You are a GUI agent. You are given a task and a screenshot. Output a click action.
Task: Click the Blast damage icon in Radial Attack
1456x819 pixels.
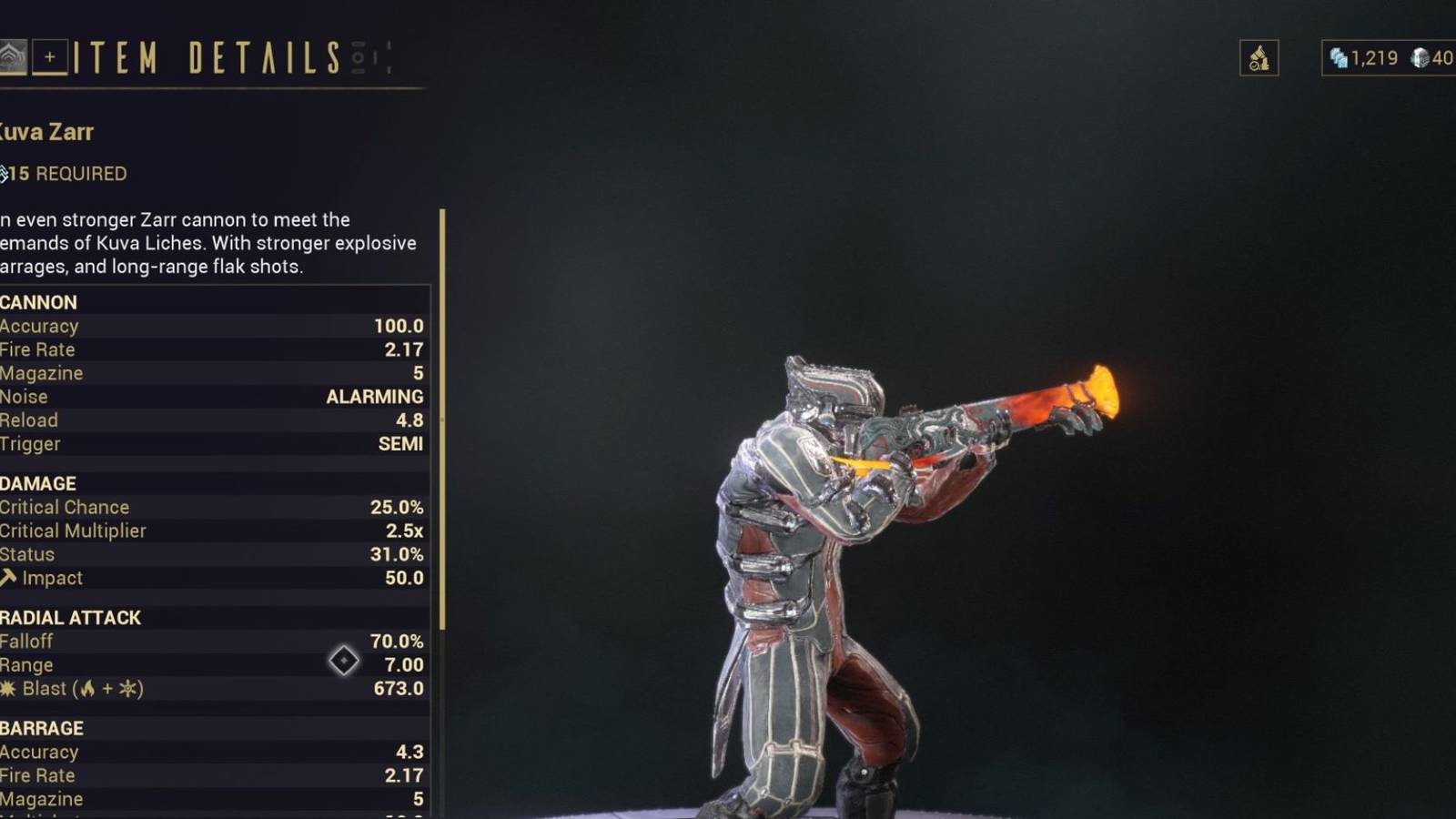[7, 689]
